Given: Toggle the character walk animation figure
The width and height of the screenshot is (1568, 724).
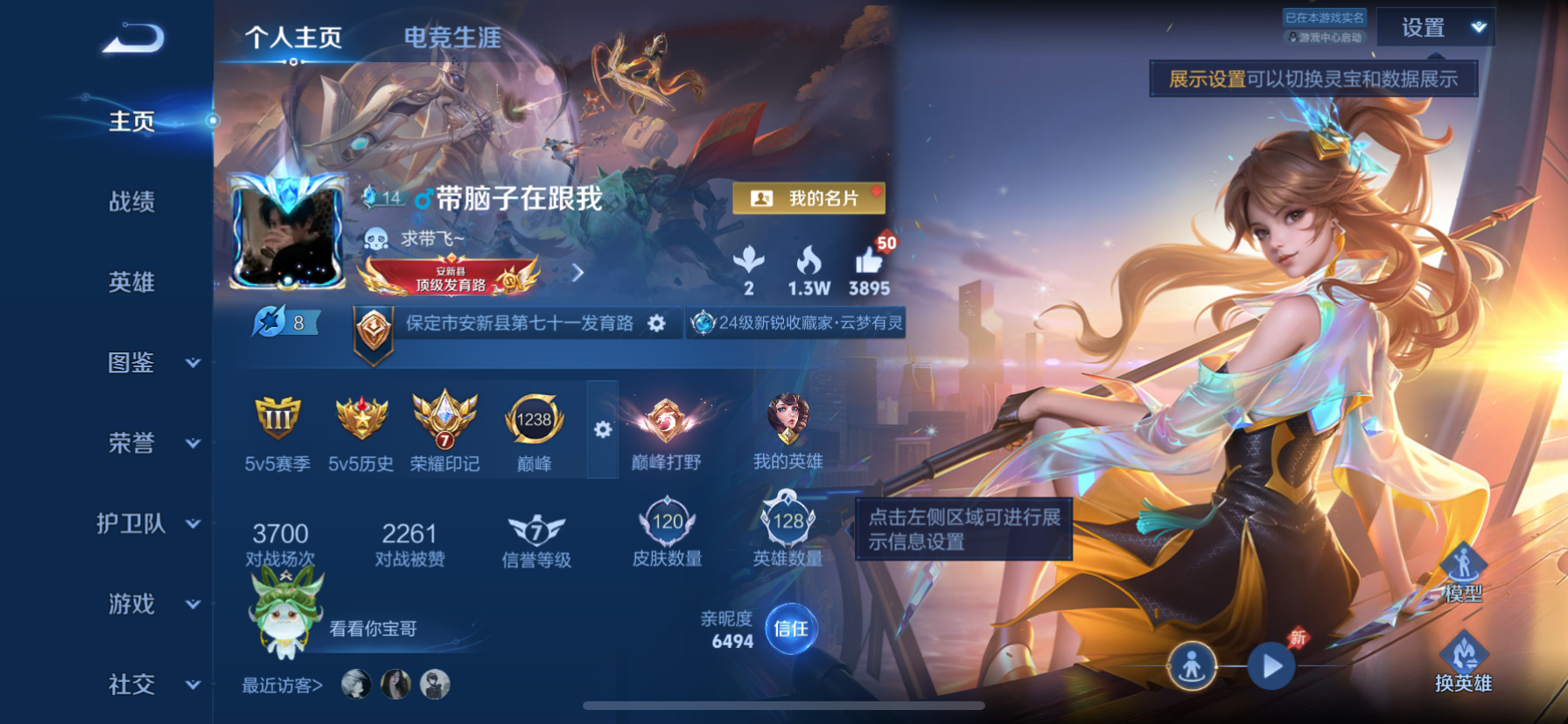Looking at the screenshot, I should [x=1193, y=664].
